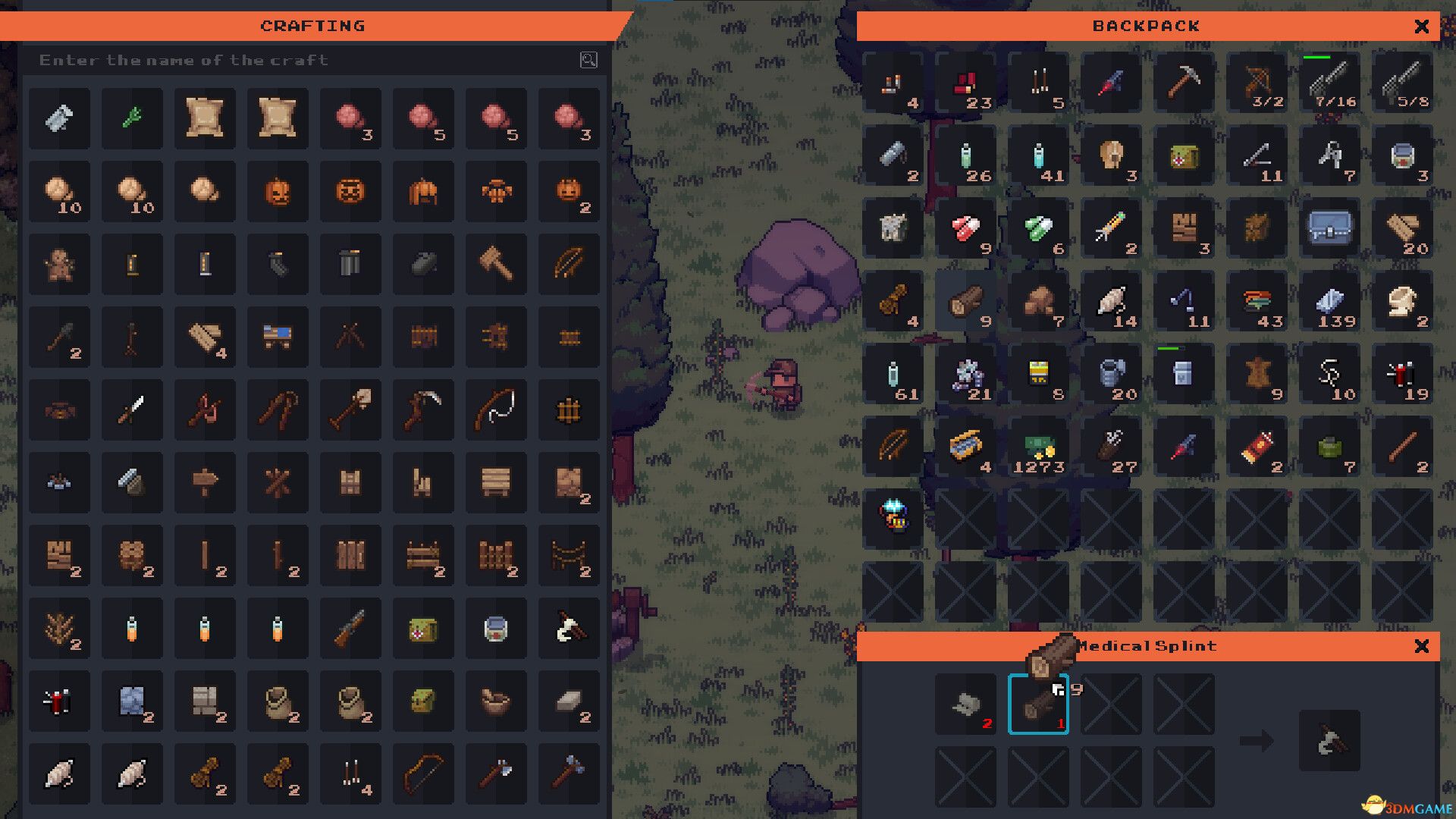The width and height of the screenshot is (1456, 819).
Task: Select the shovel craft recipe
Action: pyautogui.click(x=350, y=409)
